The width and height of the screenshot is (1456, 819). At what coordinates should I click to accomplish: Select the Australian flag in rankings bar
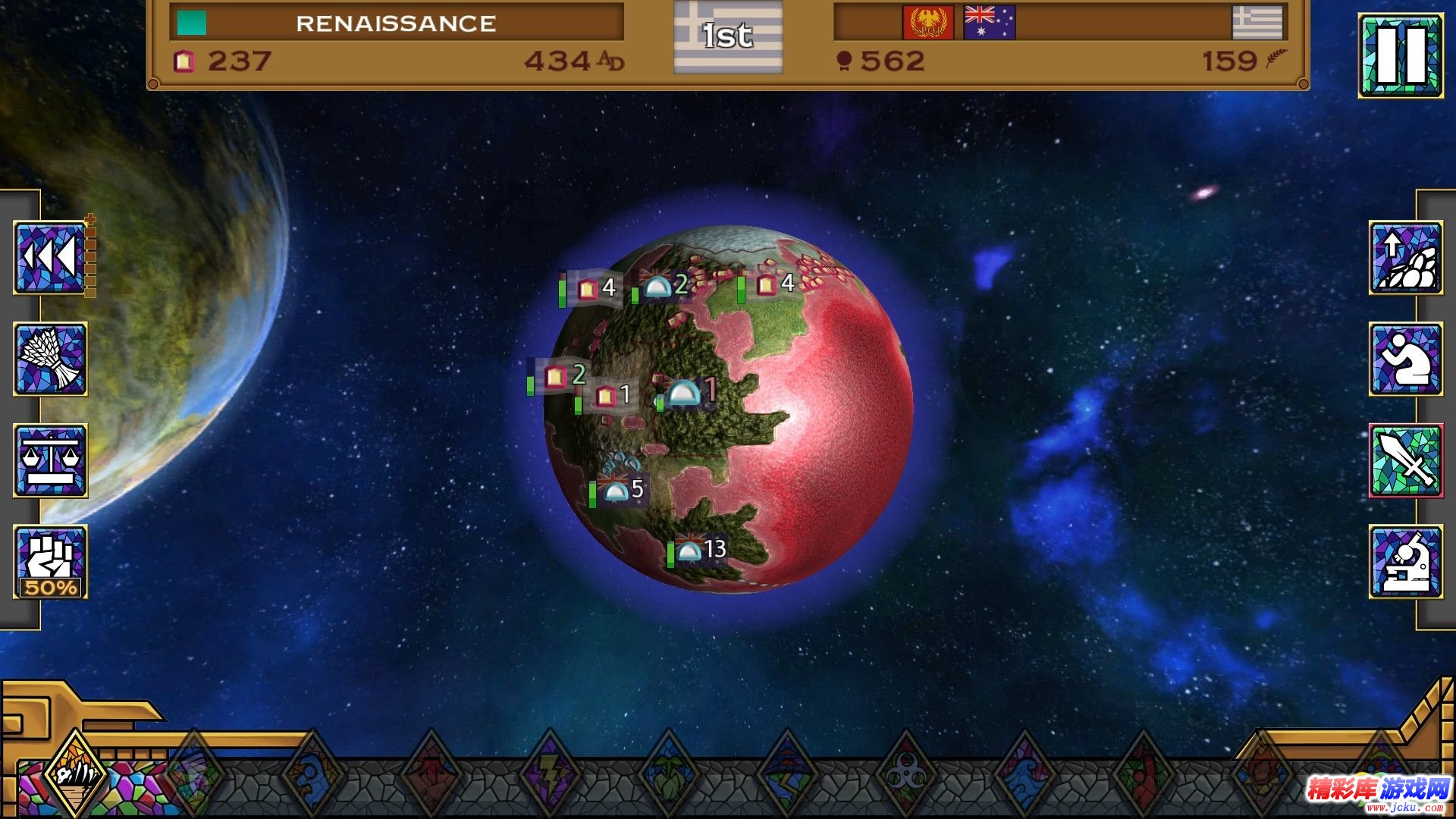tap(989, 23)
